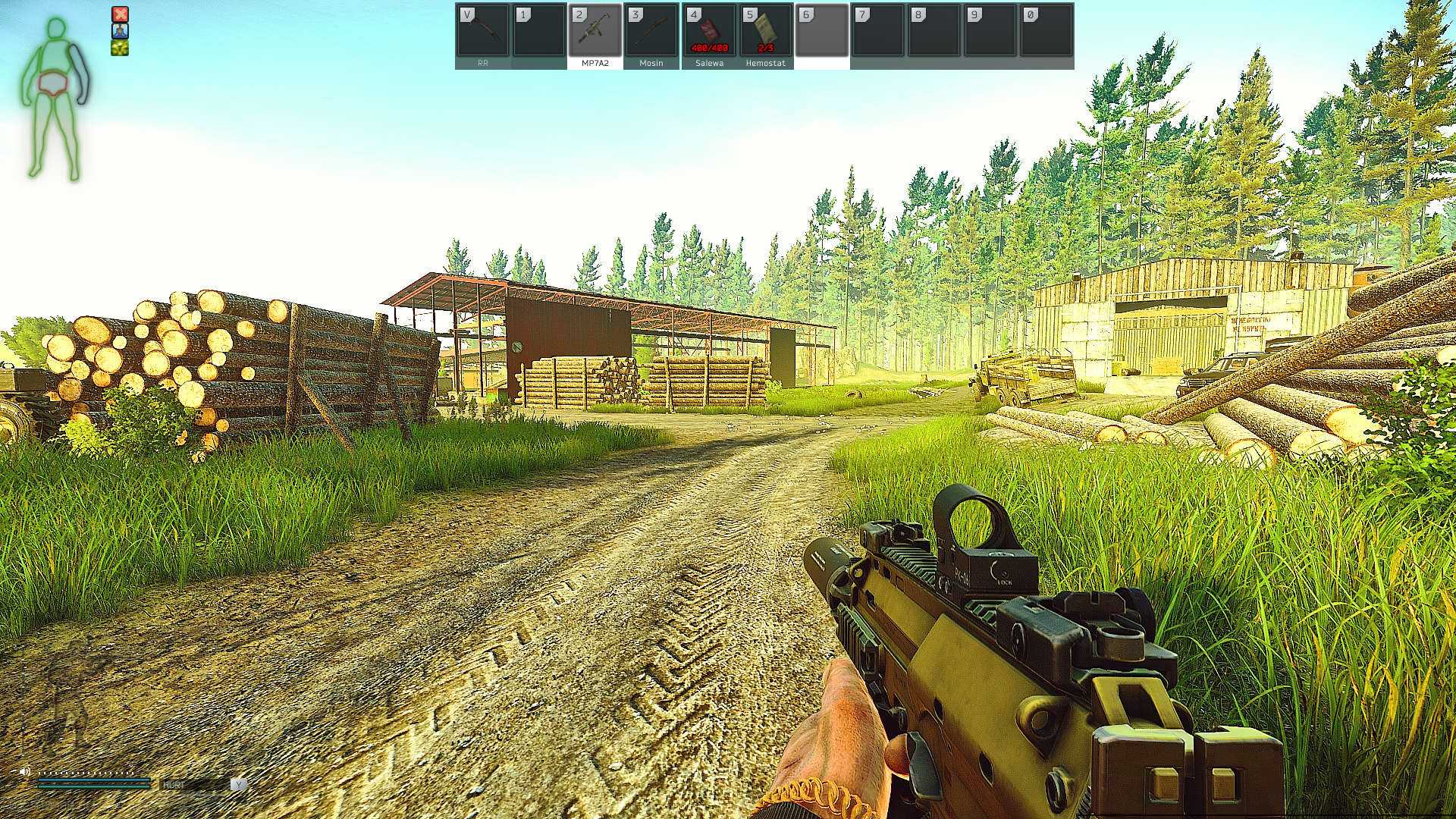
Task: Click the blue meditating figure buff icon
Action: coord(120,31)
